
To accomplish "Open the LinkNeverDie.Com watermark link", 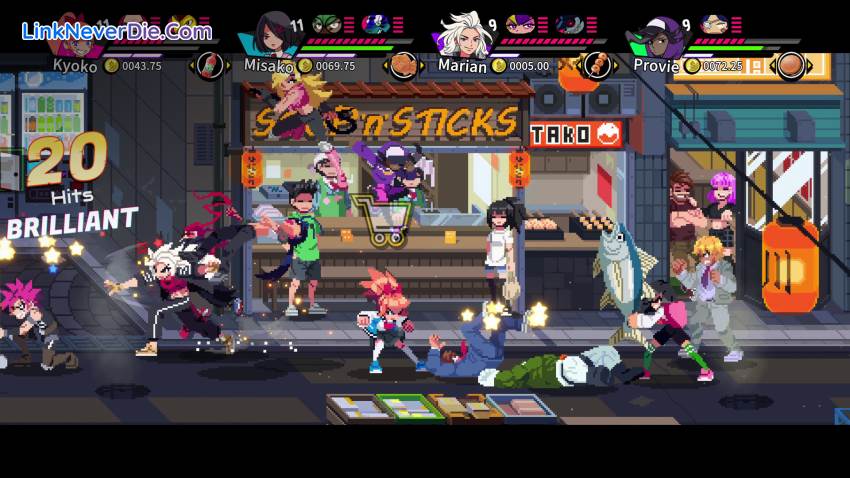I will (117, 31).
